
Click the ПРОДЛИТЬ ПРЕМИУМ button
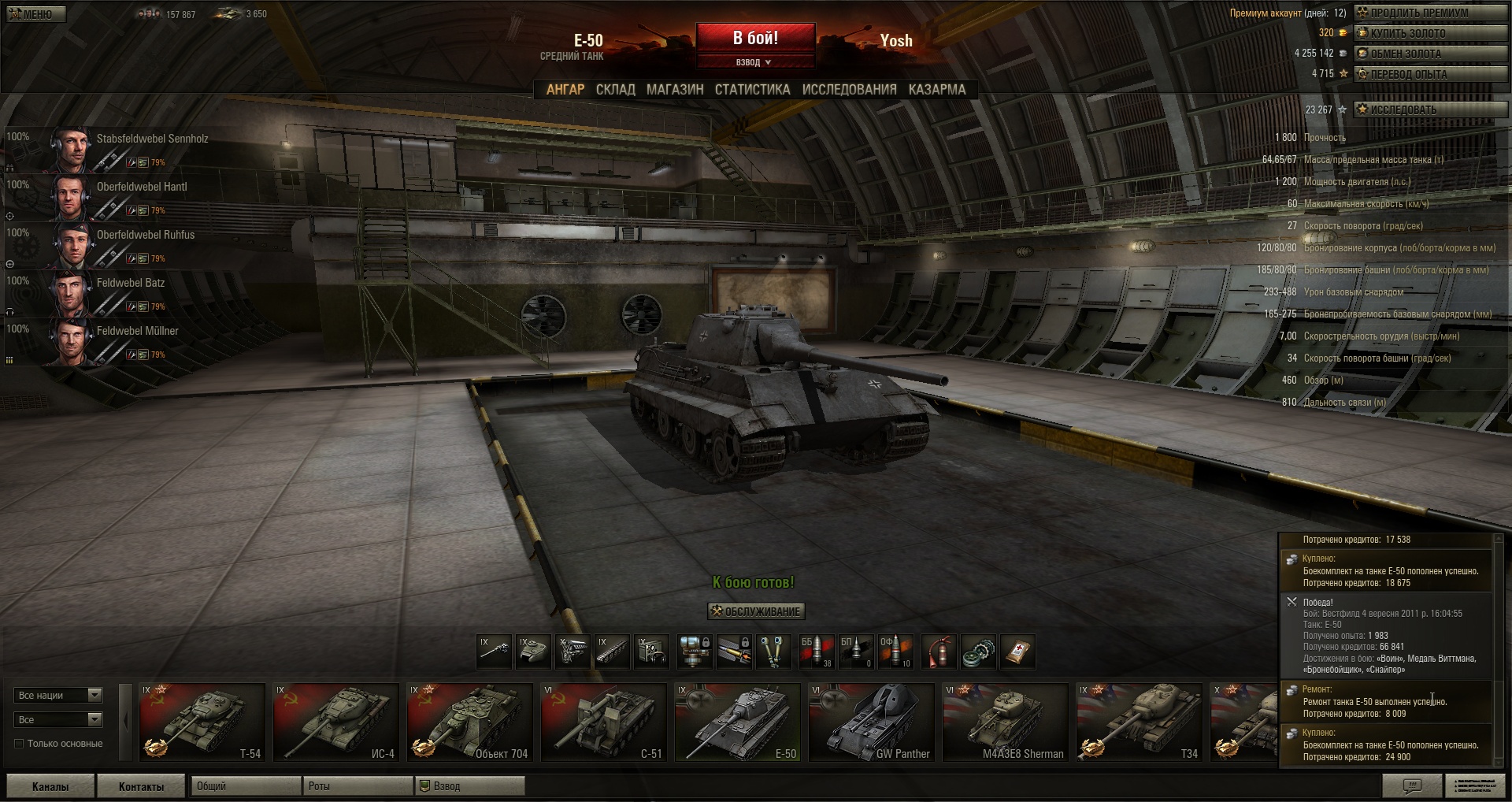[x=1429, y=13]
